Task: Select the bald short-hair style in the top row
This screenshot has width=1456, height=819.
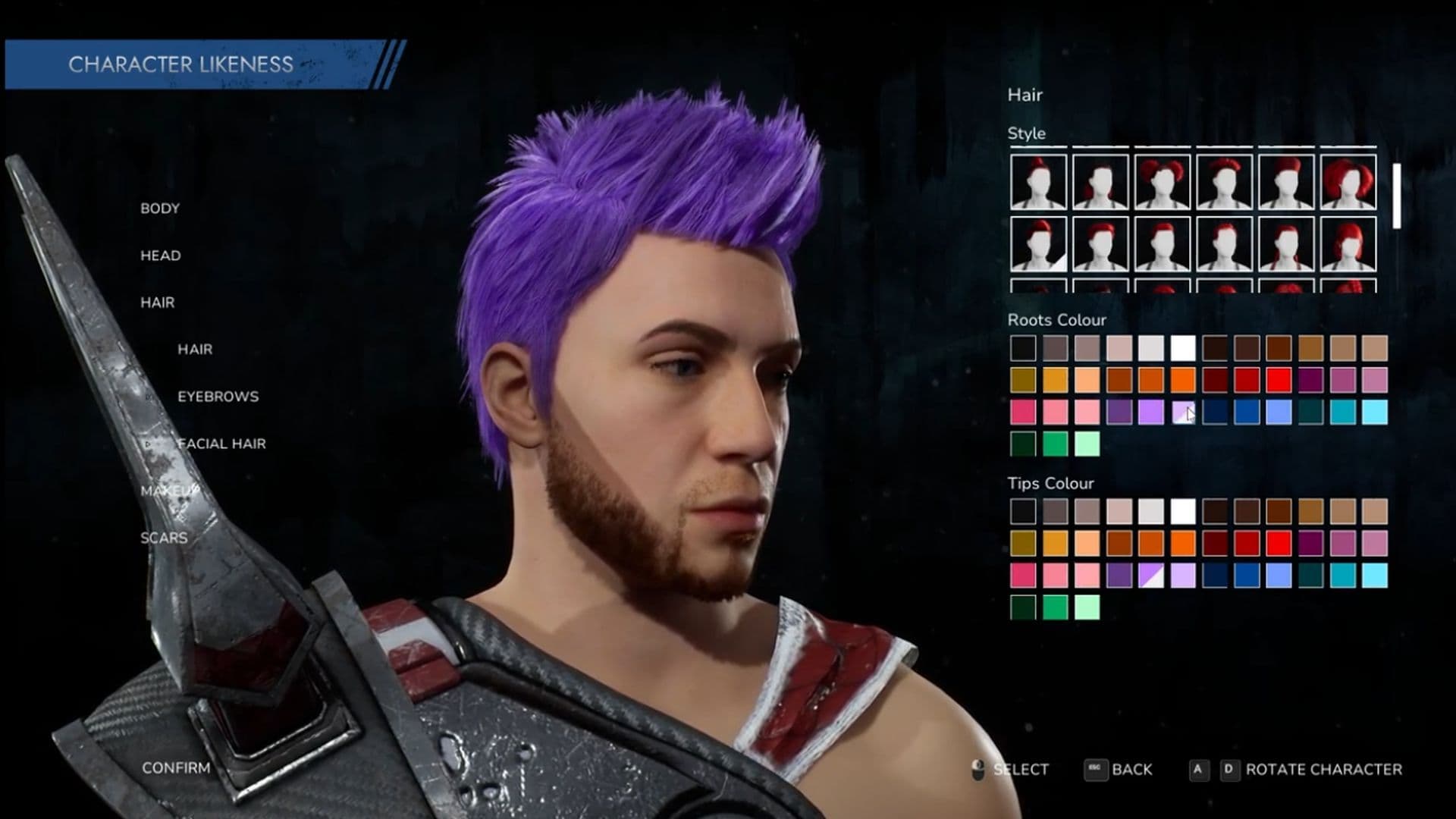Action: click(x=1100, y=182)
